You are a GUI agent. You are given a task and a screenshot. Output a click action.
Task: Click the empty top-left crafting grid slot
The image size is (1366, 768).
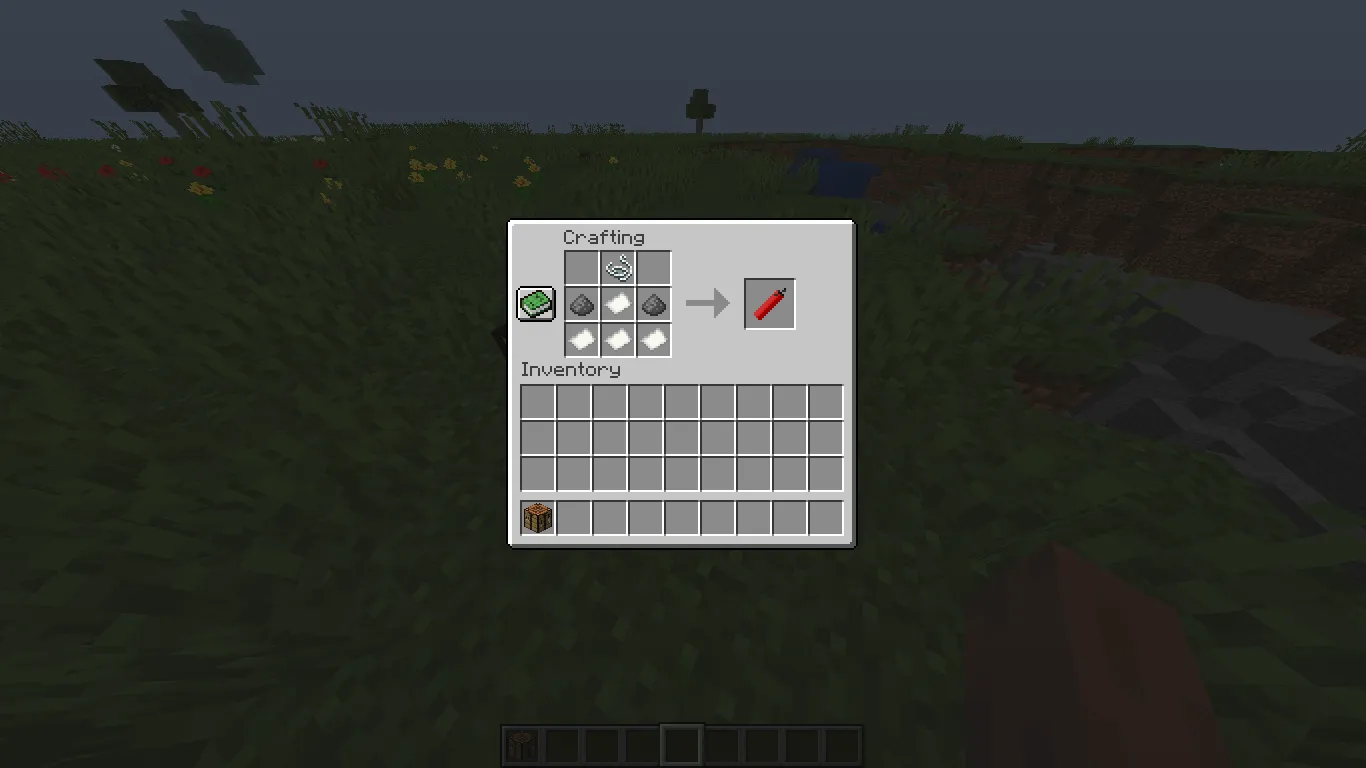click(581, 268)
